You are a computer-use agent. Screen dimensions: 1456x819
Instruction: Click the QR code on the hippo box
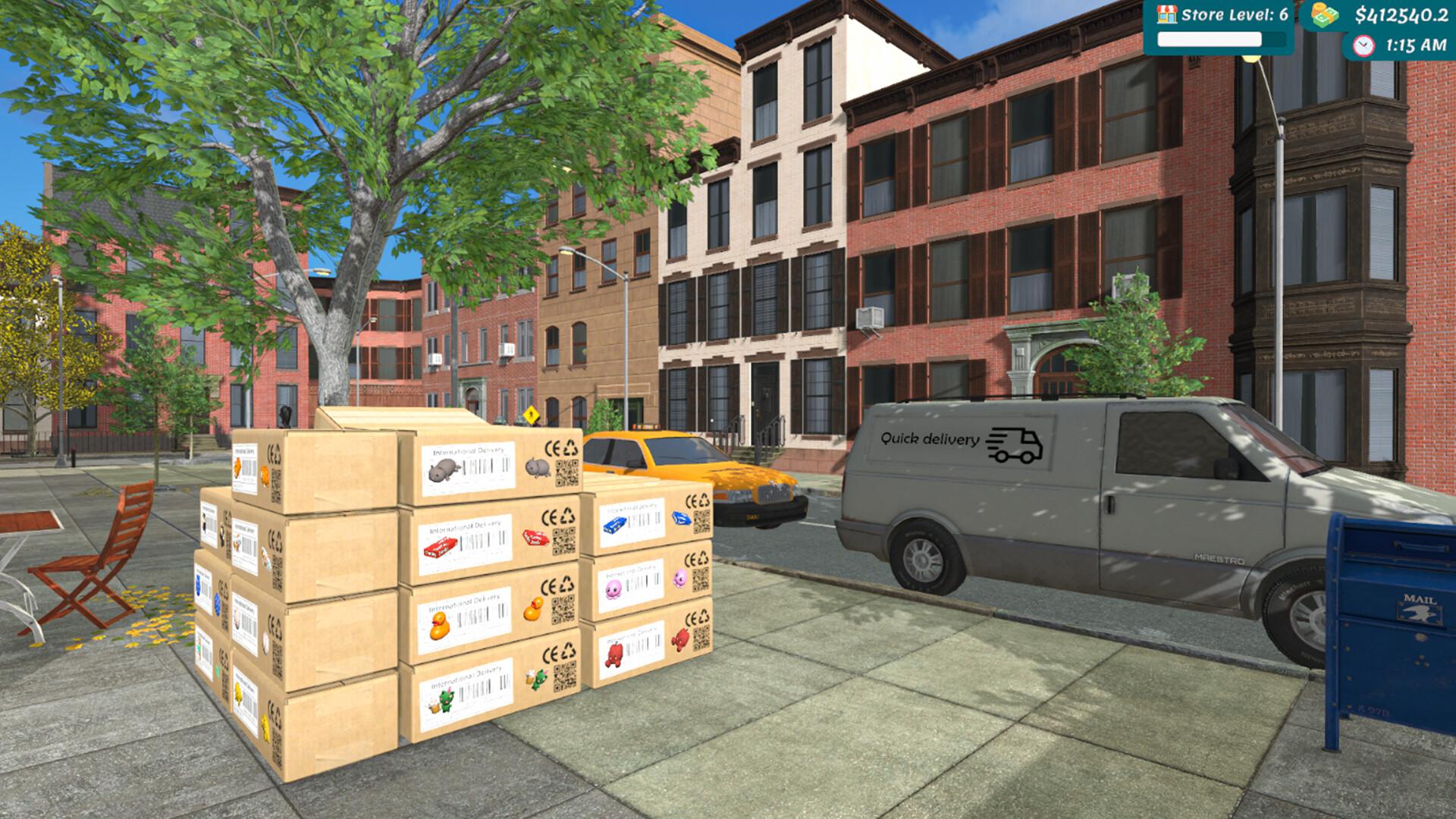pyautogui.click(x=566, y=472)
